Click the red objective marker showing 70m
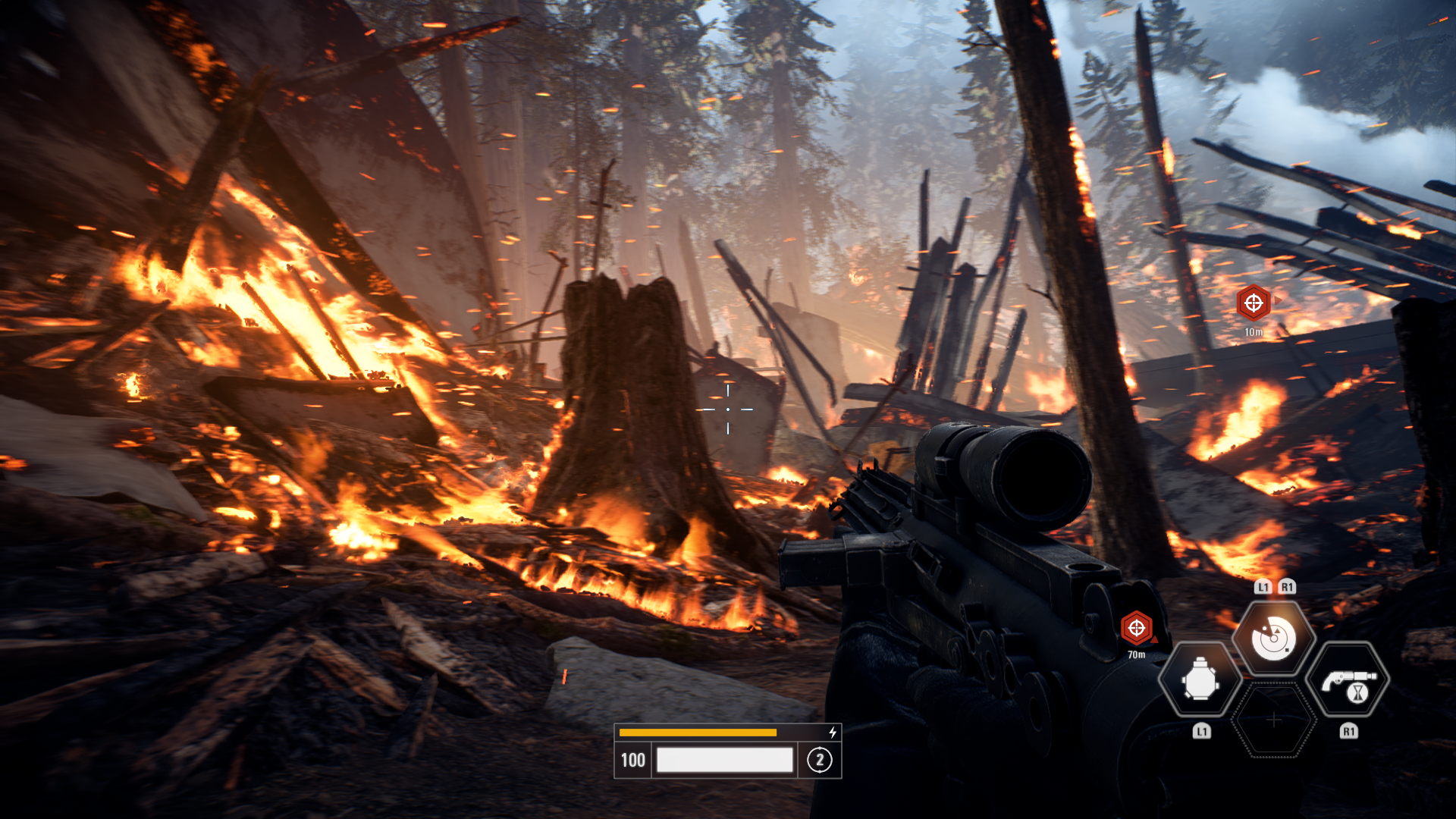1456x819 pixels. point(1136,627)
